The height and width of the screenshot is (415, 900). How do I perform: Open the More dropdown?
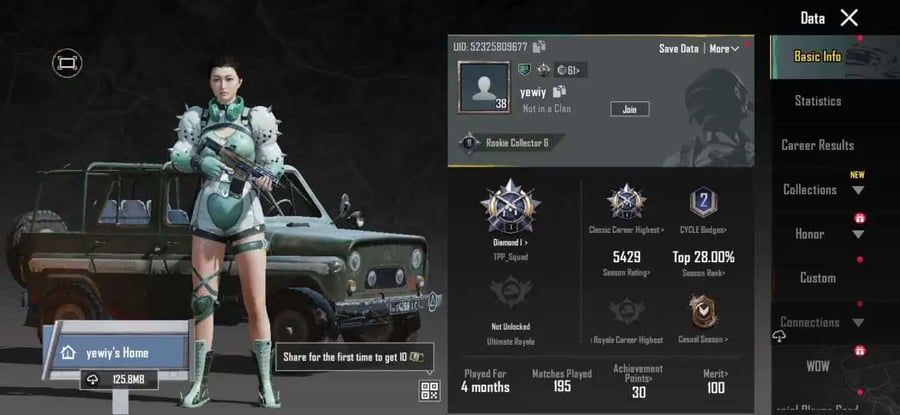pos(724,48)
